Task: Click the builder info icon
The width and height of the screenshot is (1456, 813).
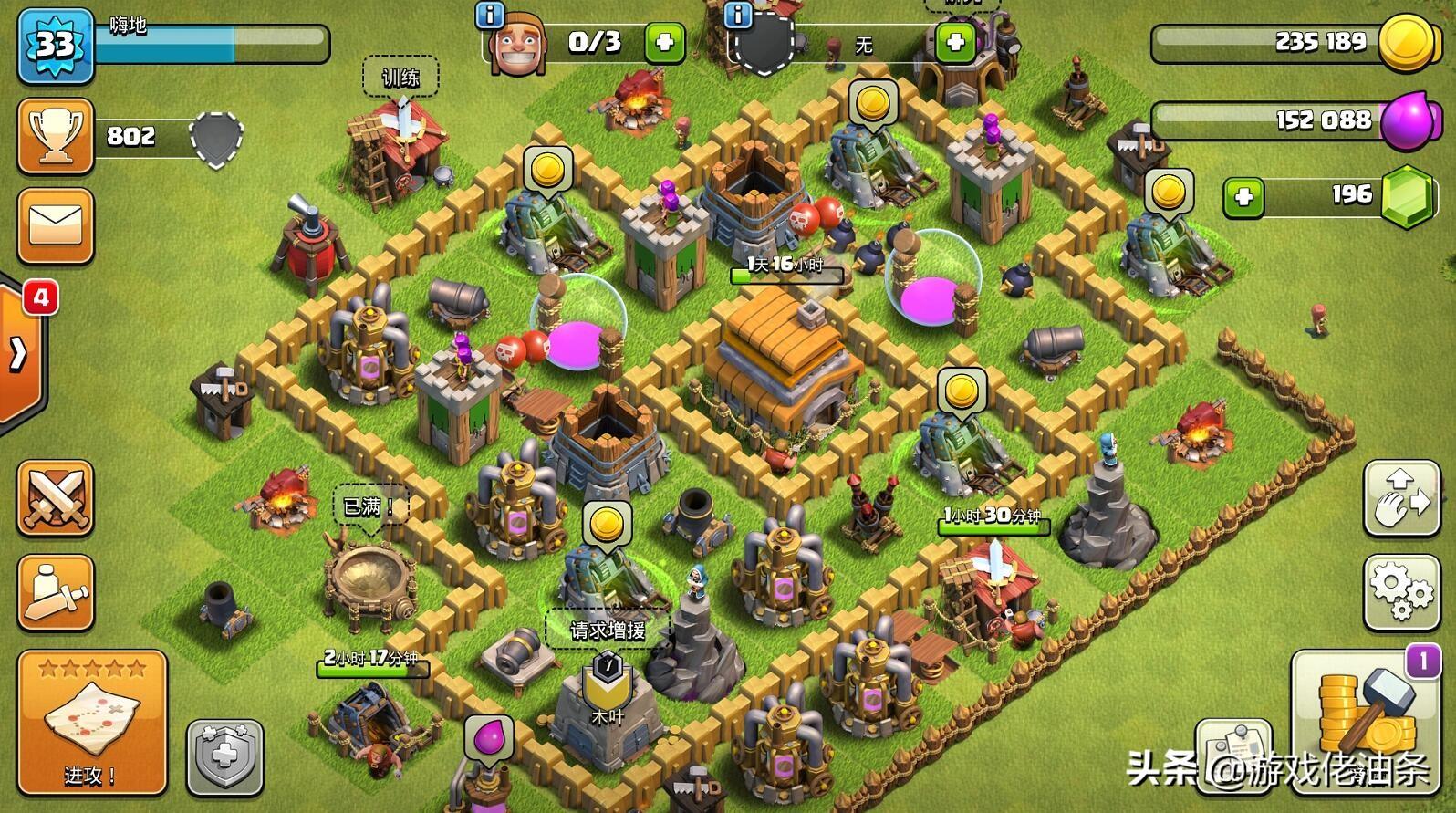Action: tap(490, 14)
